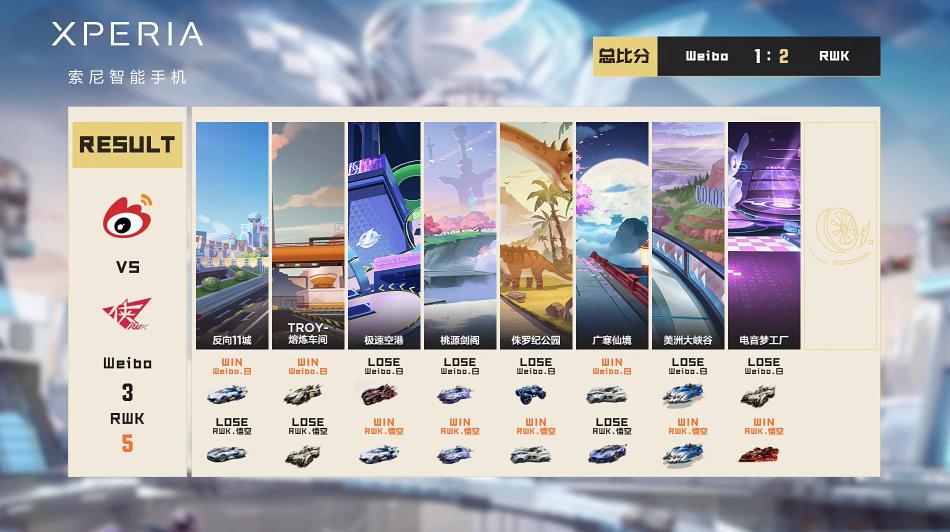Select the 侏罗纪公园 dinosaur map card
The image size is (950, 532).
tap(536, 235)
